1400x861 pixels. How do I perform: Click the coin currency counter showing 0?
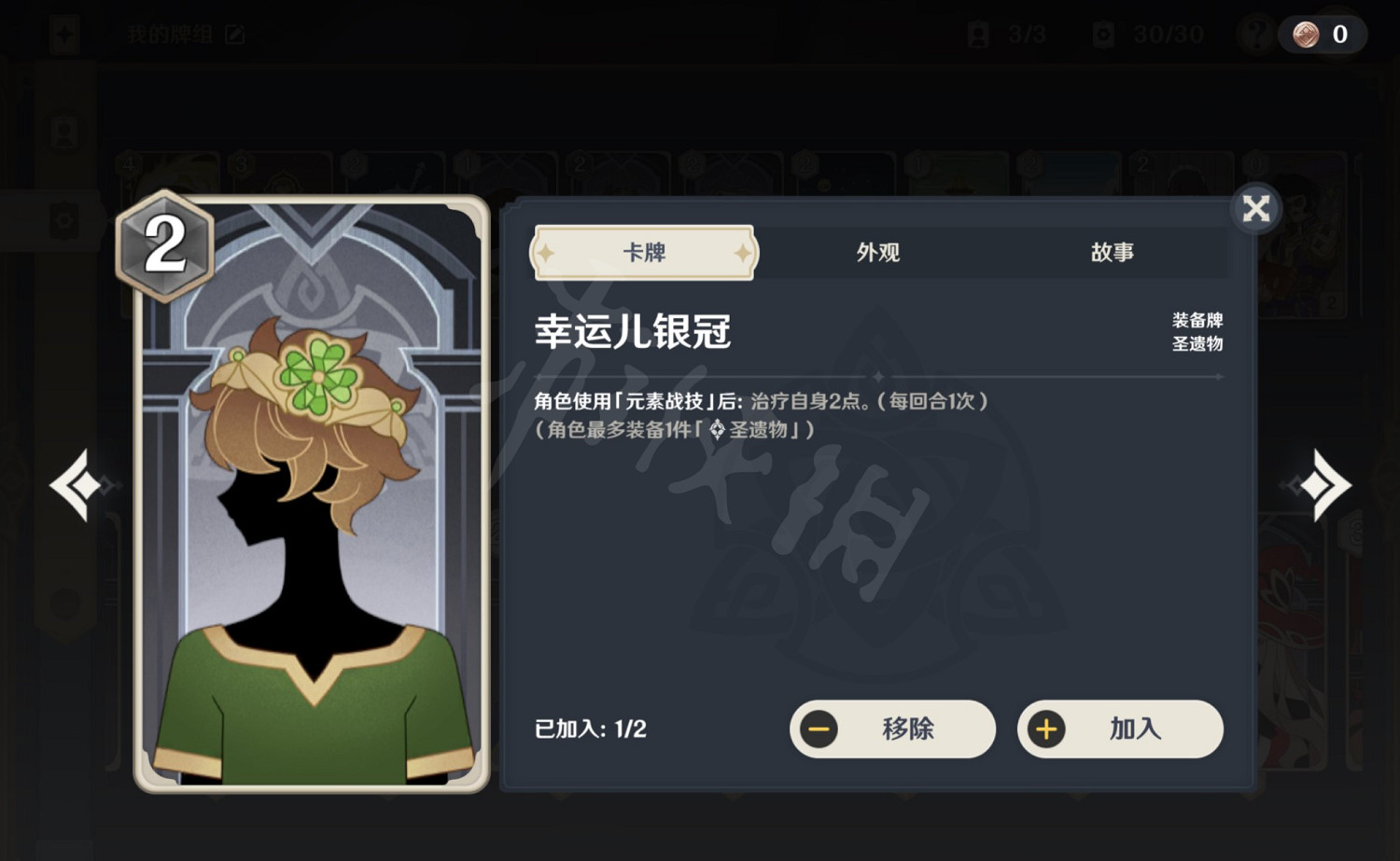(1322, 35)
